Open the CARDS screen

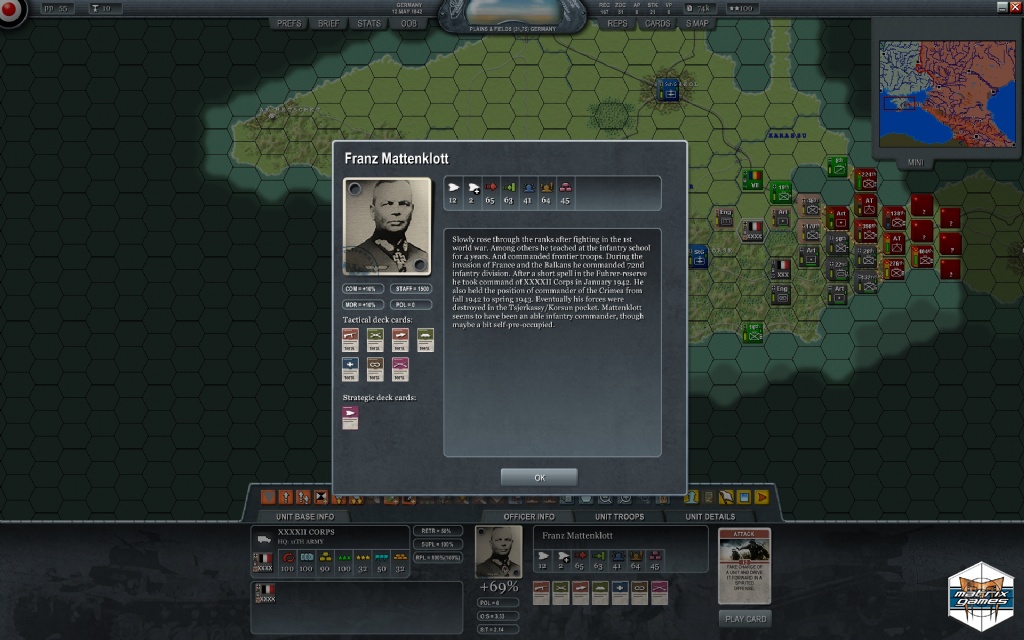point(657,23)
